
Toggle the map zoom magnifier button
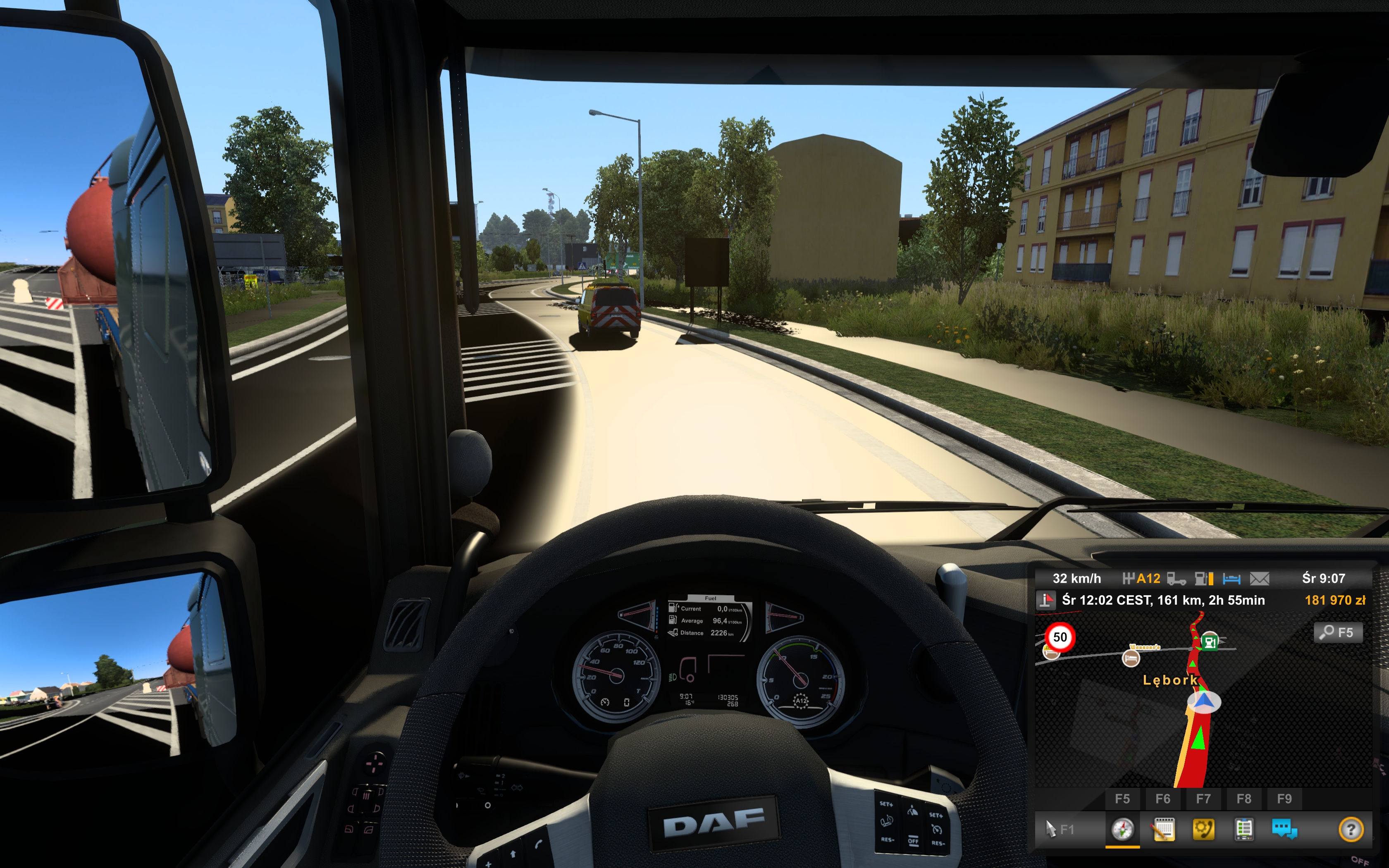click(1337, 633)
